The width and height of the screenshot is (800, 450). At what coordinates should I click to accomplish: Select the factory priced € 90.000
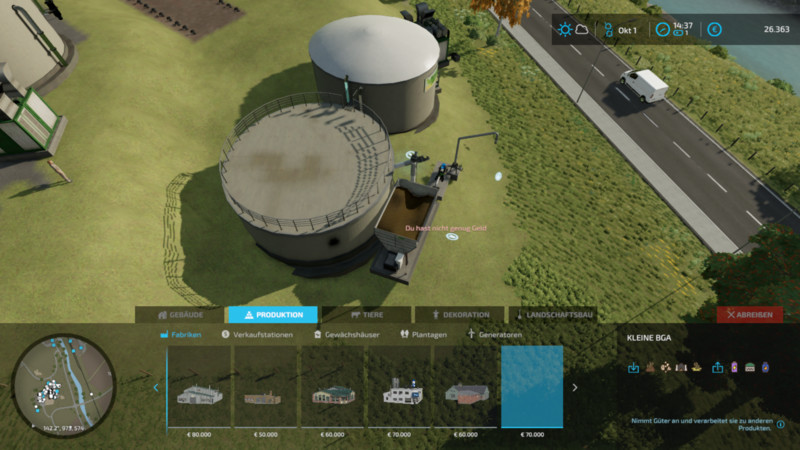[200, 390]
